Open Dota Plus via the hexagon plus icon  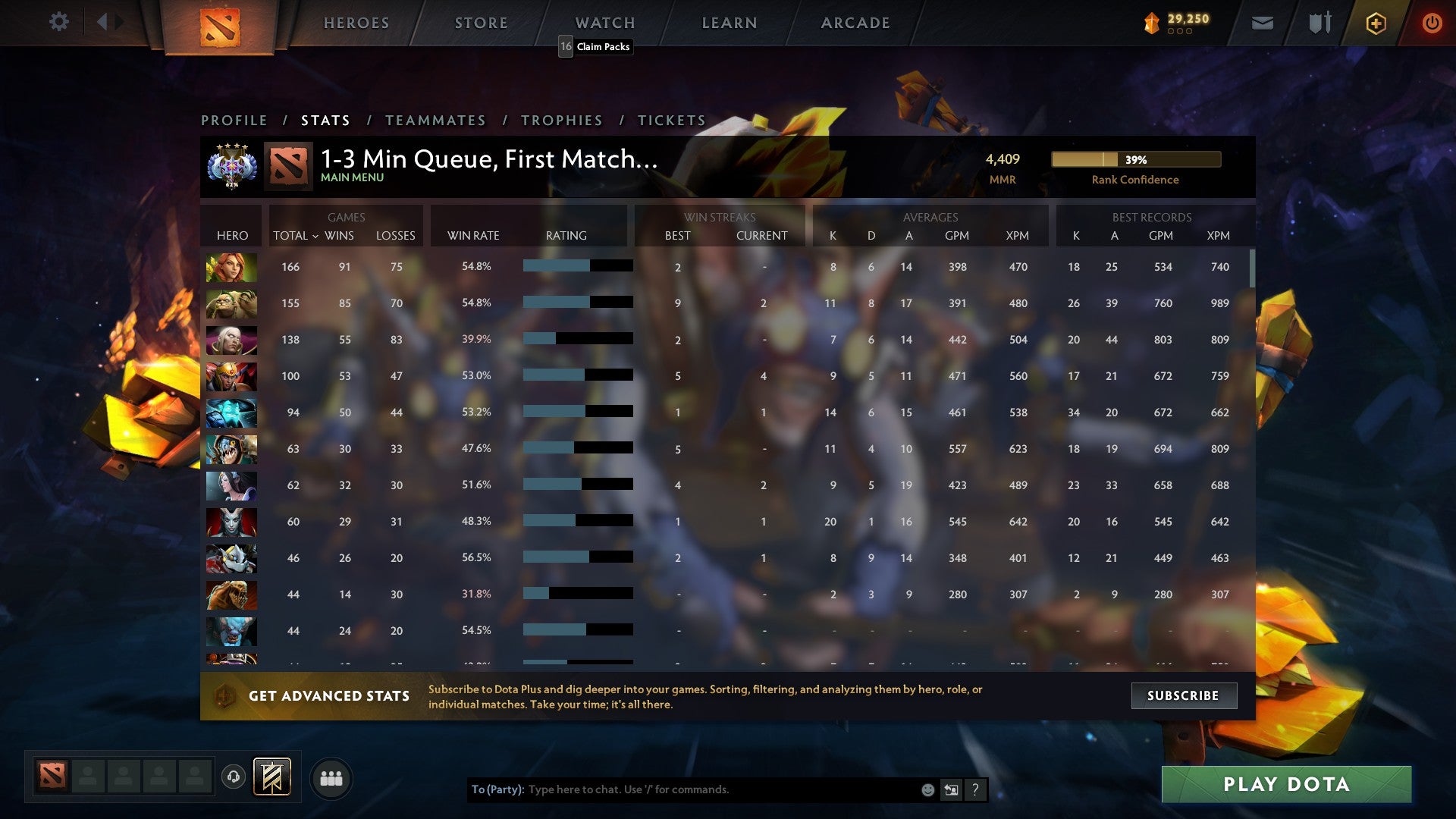coord(1376,23)
